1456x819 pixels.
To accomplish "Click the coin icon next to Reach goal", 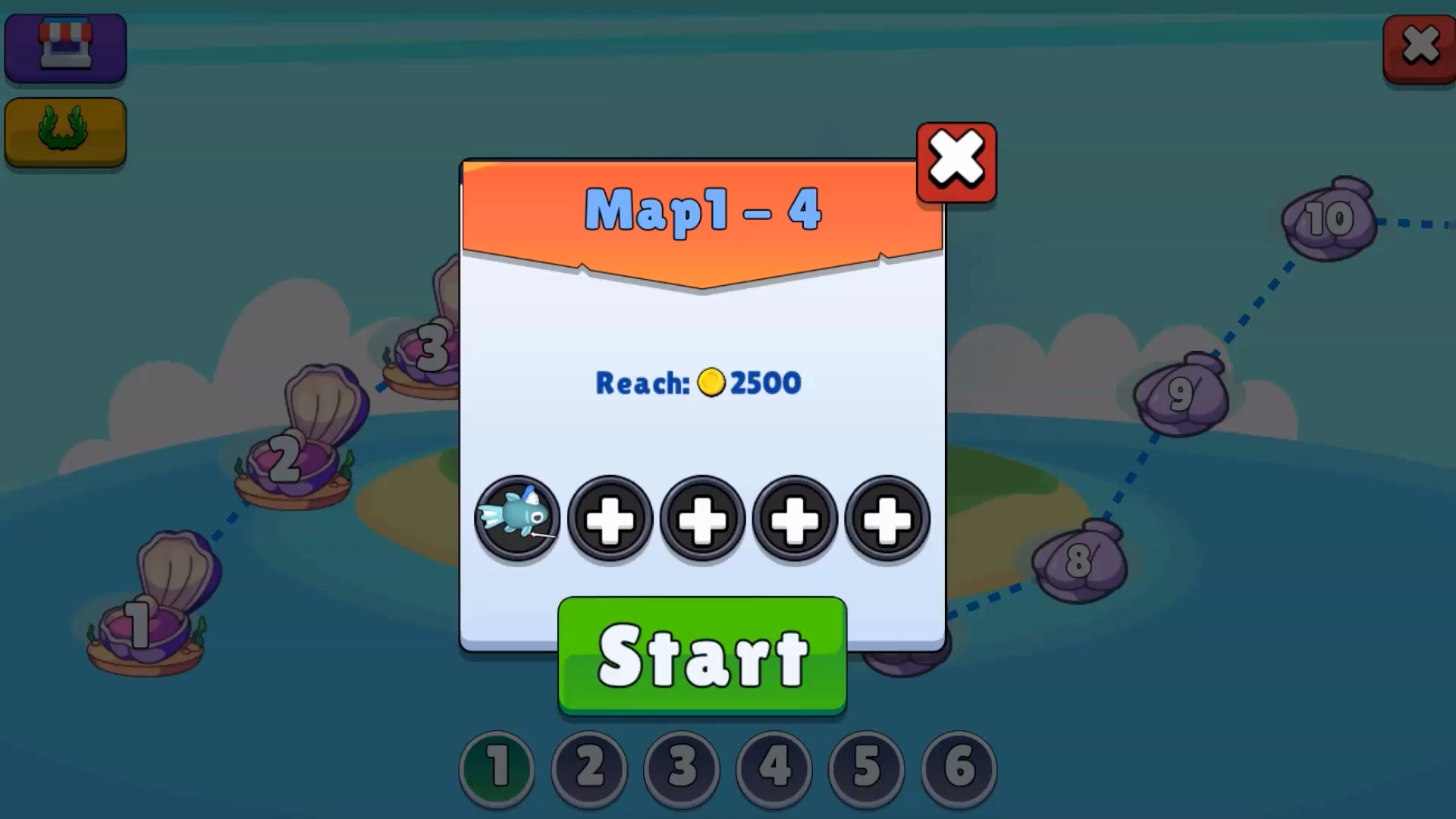I will (711, 383).
